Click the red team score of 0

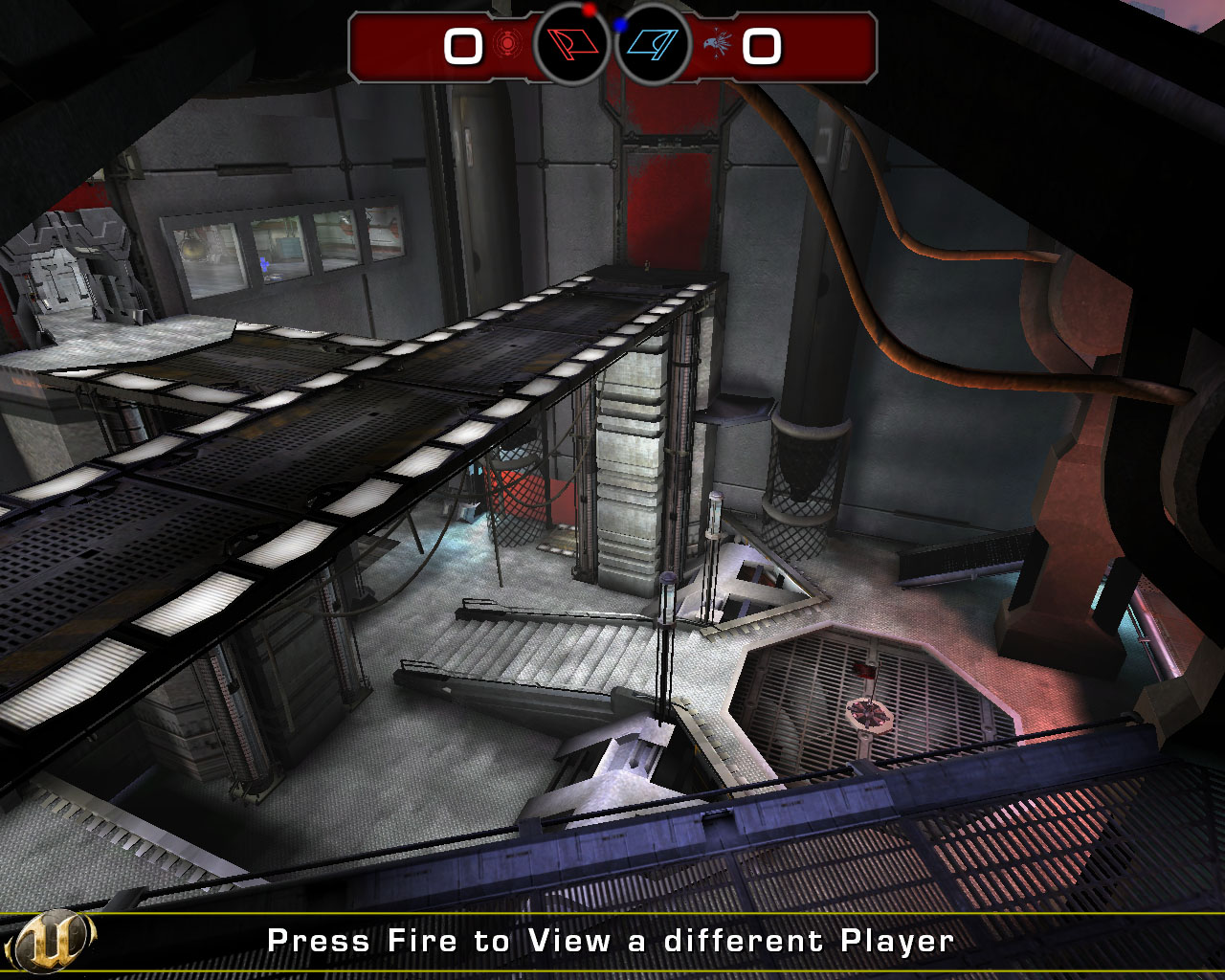coord(462,44)
